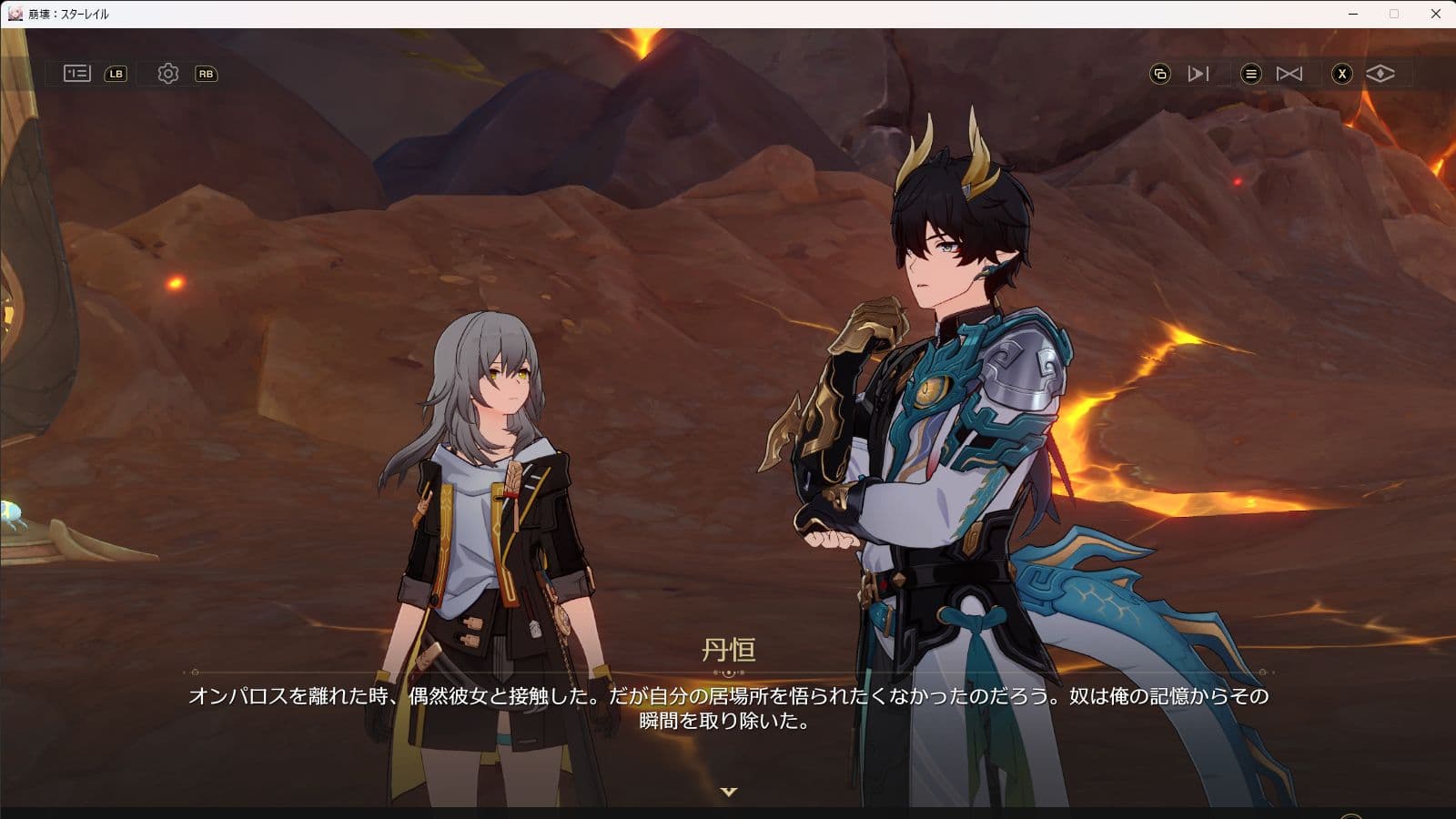The image size is (1456, 819).
Task: Minimize the game window
Action: [1353, 14]
